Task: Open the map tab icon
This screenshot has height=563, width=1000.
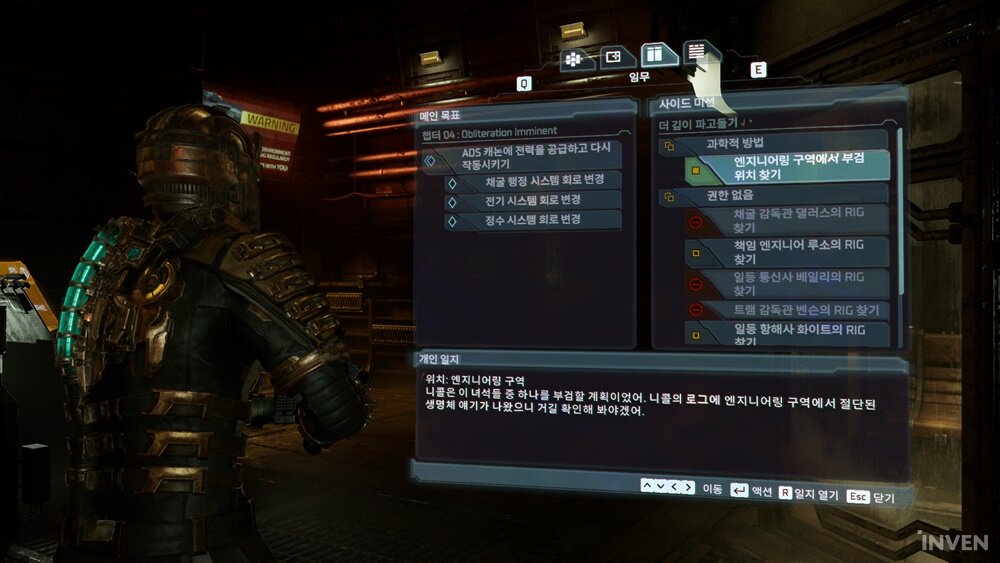Action: coord(616,57)
